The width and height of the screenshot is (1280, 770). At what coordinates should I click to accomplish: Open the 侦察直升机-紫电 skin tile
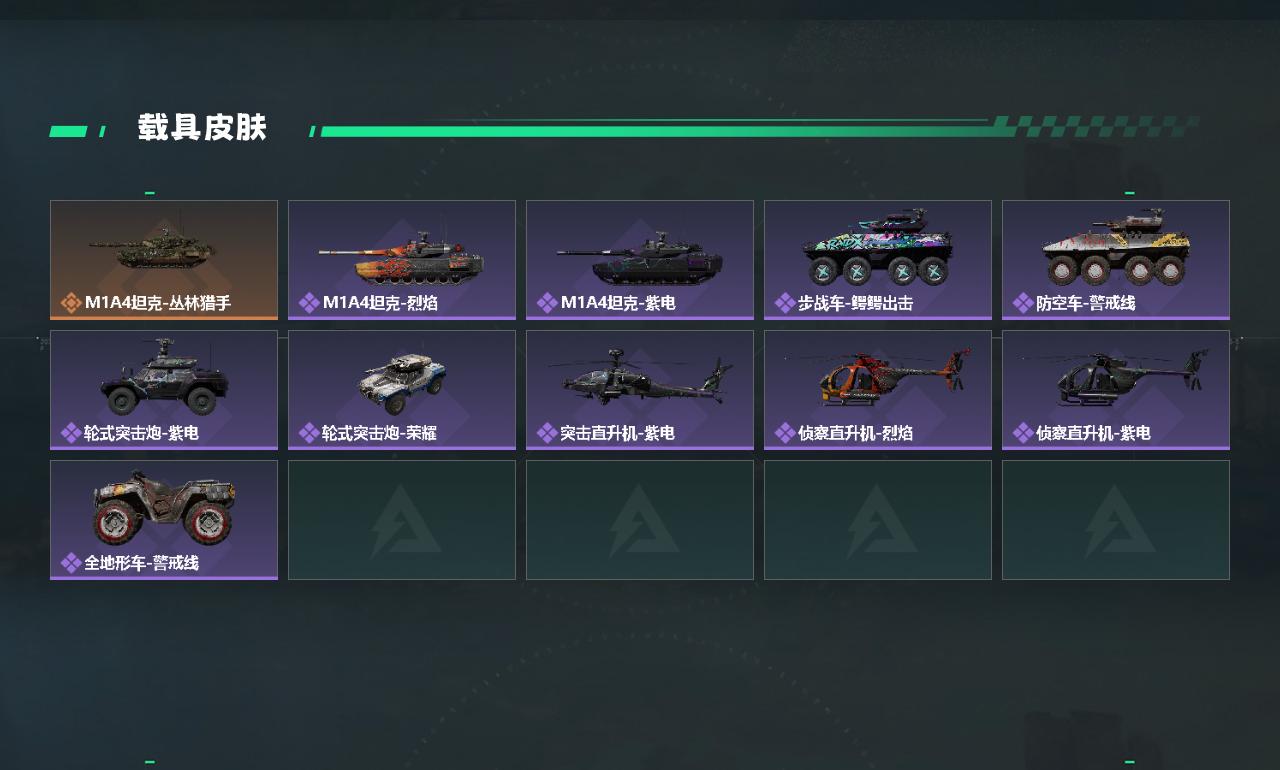point(1116,389)
